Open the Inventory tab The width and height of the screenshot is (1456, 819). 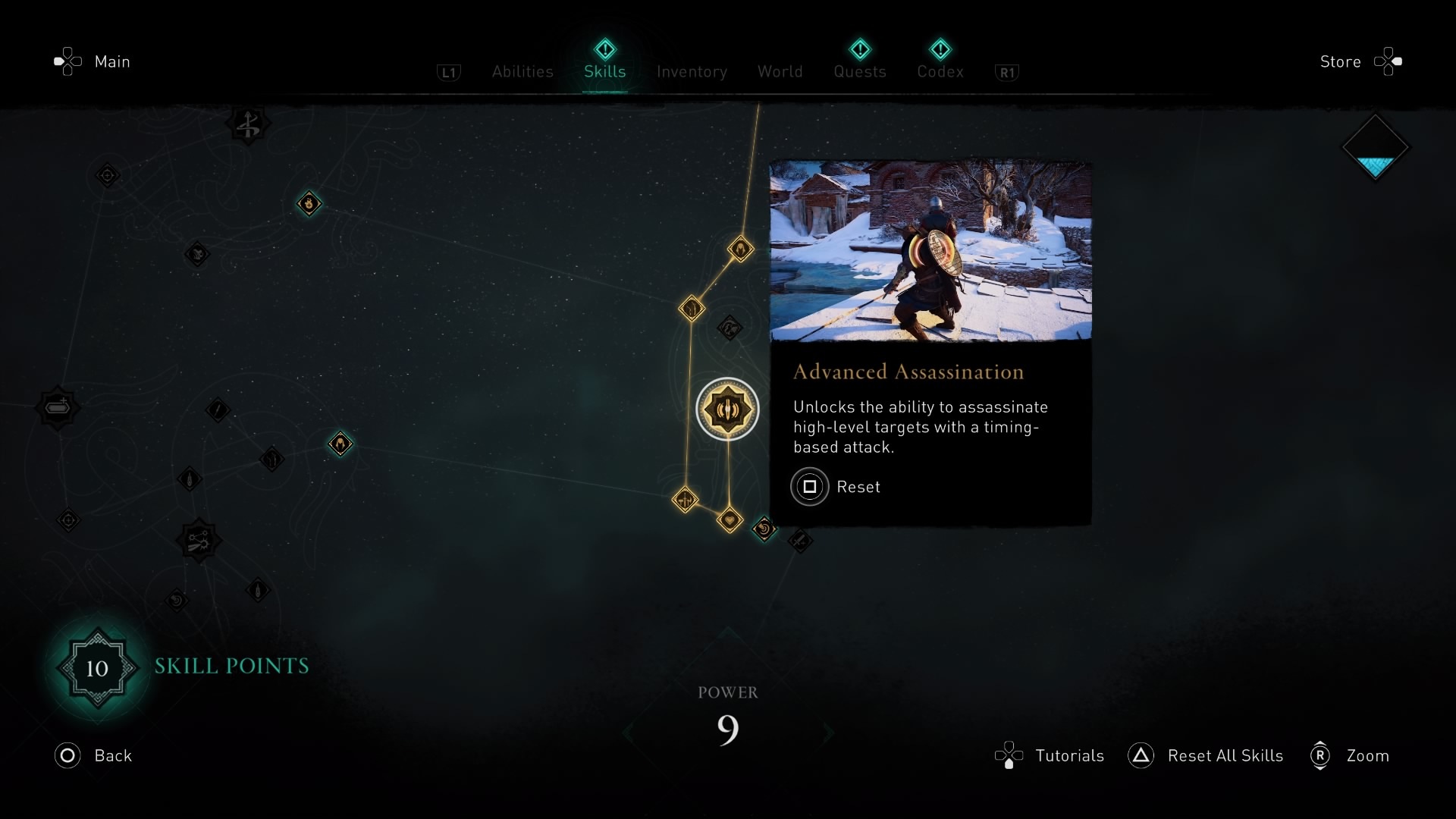click(692, 72)
